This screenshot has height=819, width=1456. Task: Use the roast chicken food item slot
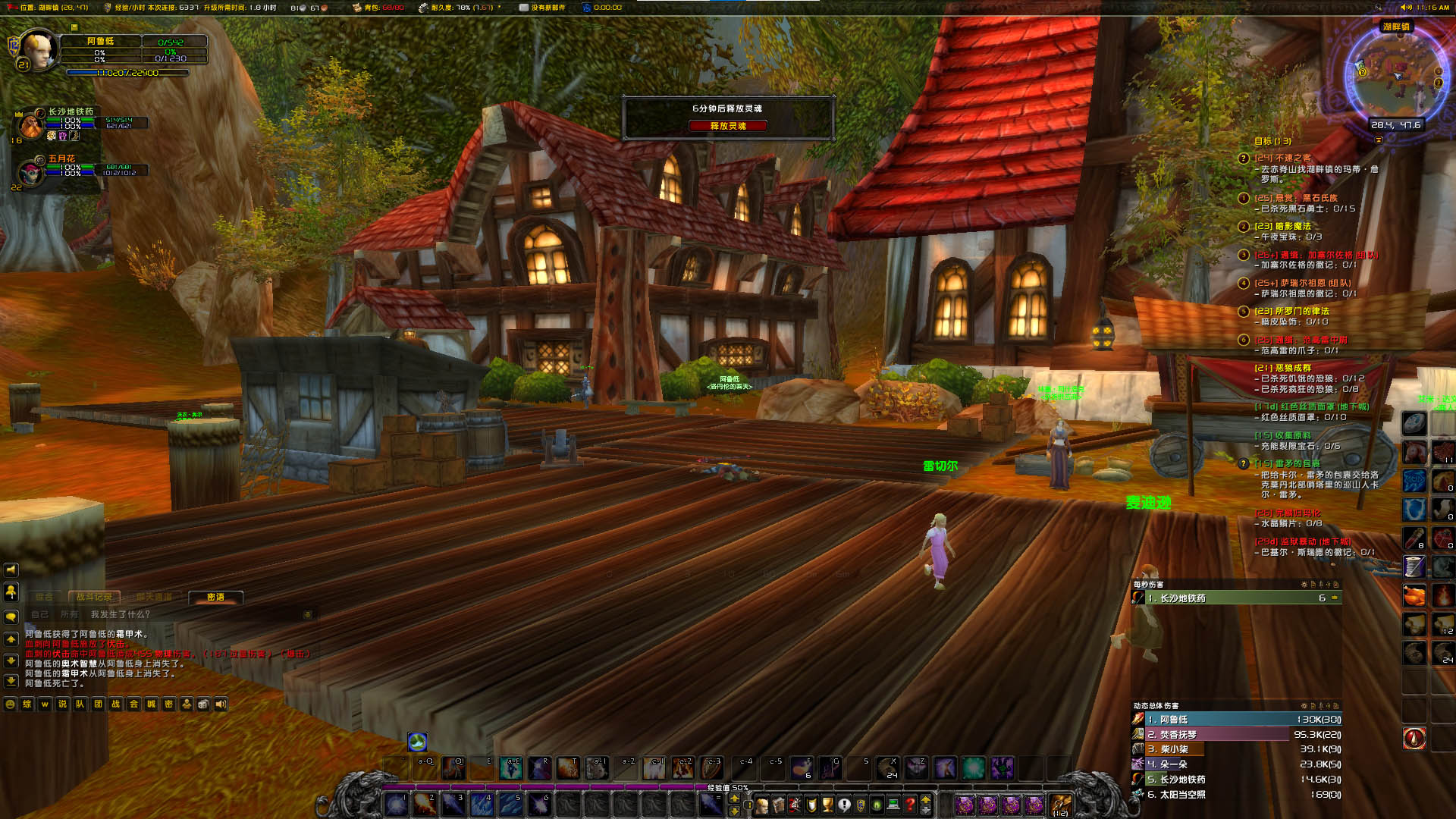(1414, 596)
